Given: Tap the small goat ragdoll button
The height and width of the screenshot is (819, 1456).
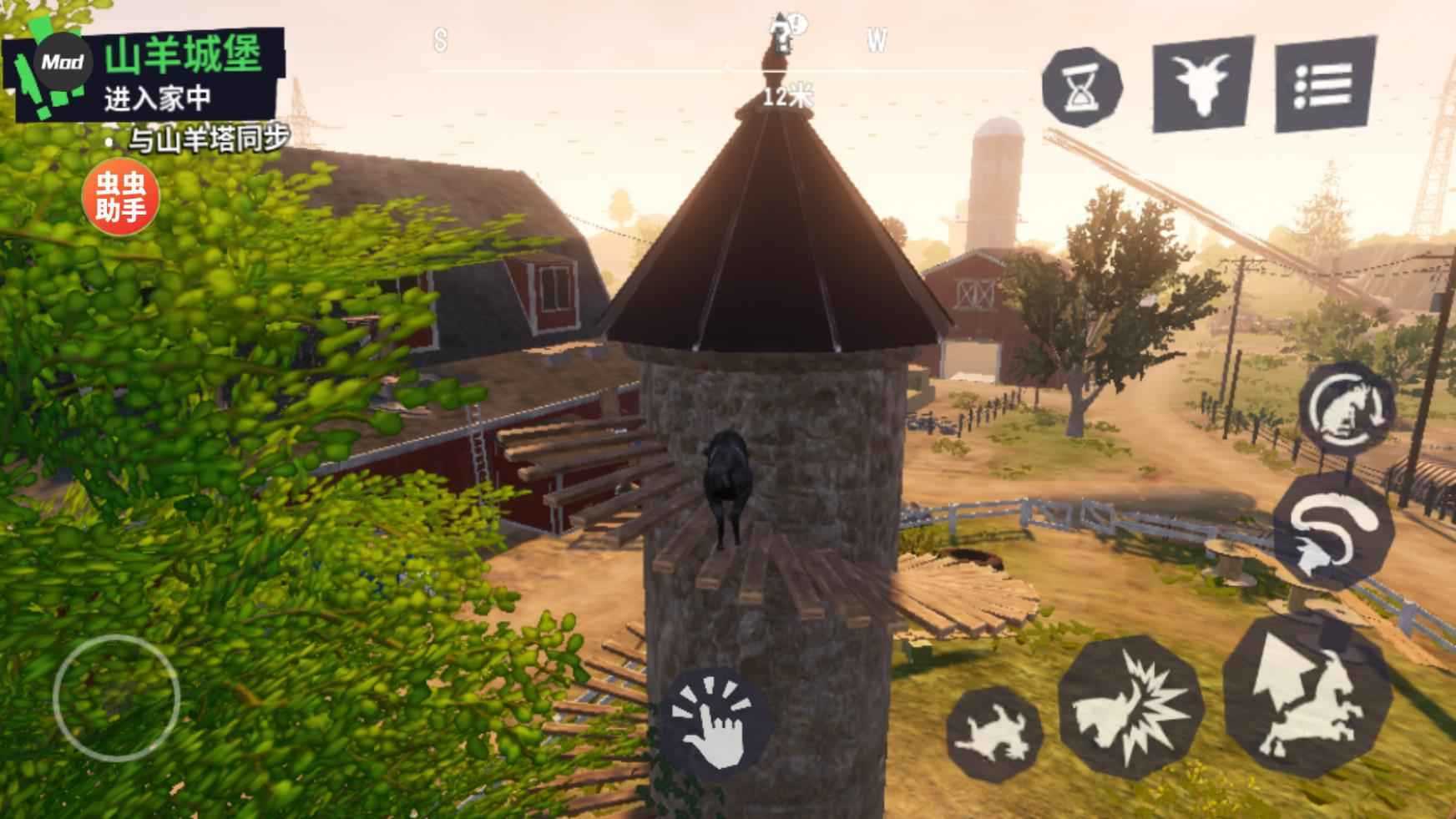Looking at the screenshot, I should [994, 736].
